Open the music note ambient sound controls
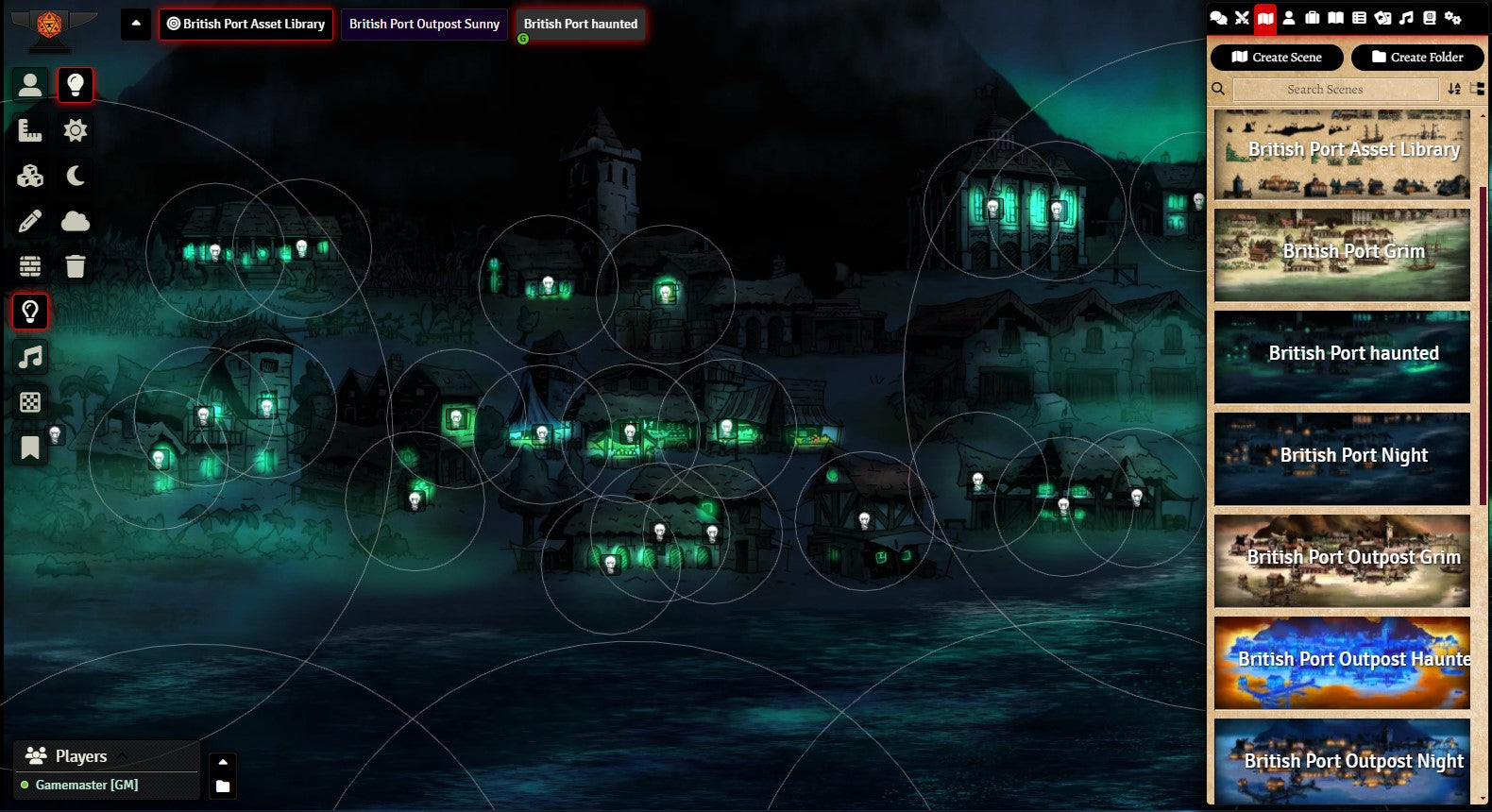Screen dimensions: 1492x812 coord(30,357)
